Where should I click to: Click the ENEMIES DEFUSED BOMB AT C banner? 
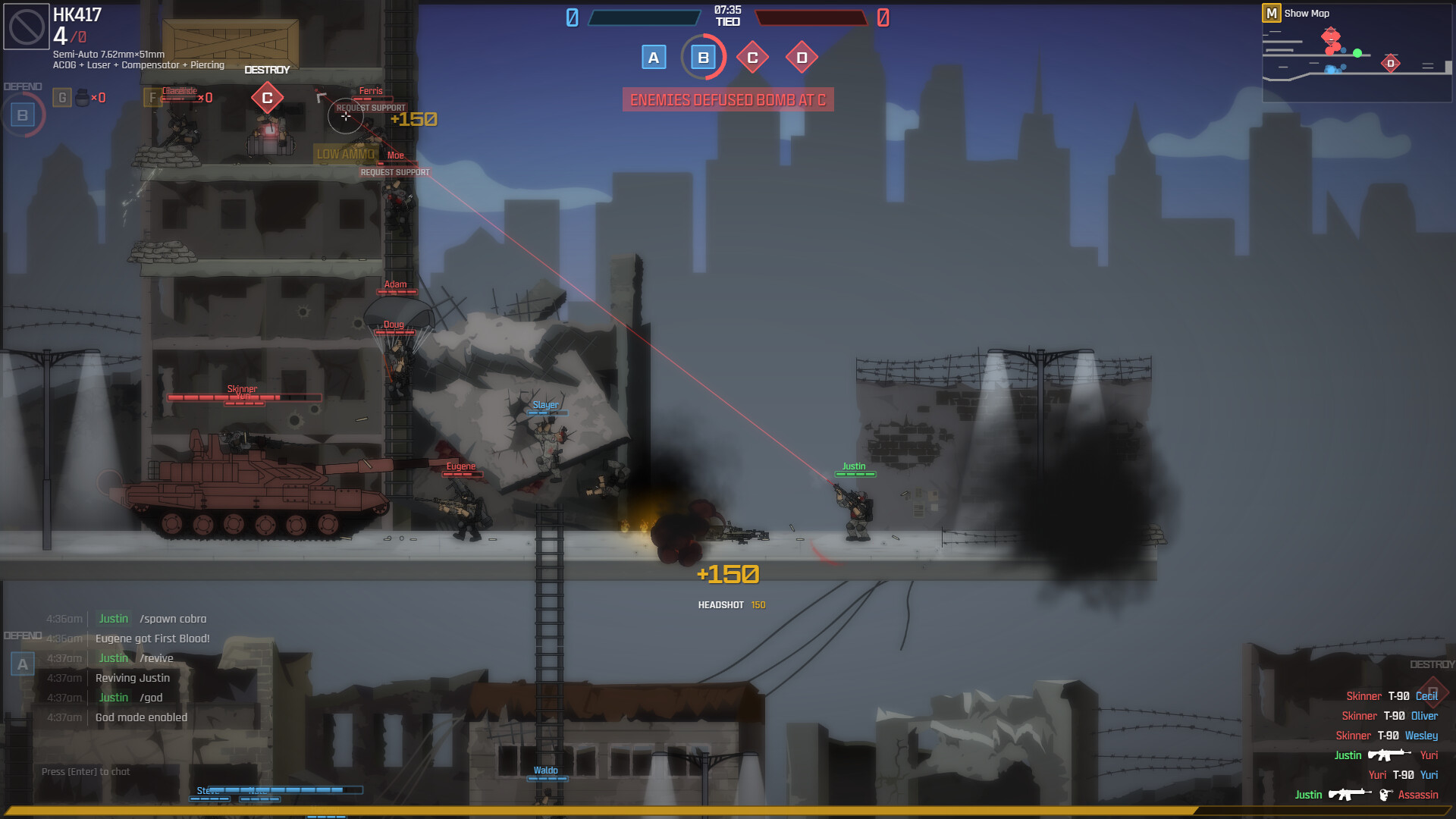tap(726, 99)
